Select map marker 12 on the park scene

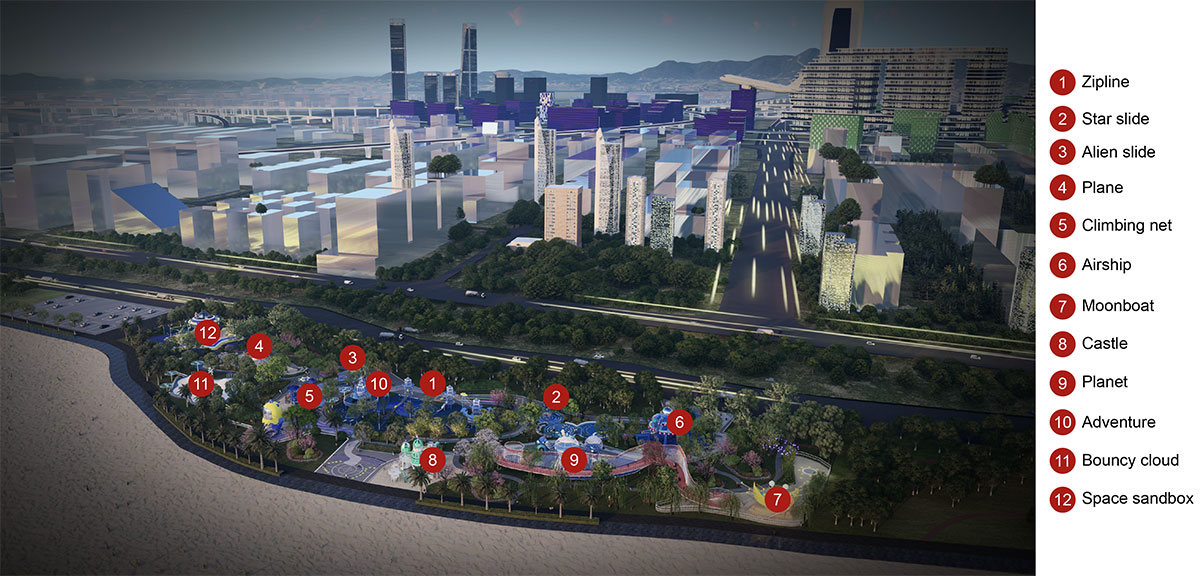pyautogui.click(x=207, y=333)
